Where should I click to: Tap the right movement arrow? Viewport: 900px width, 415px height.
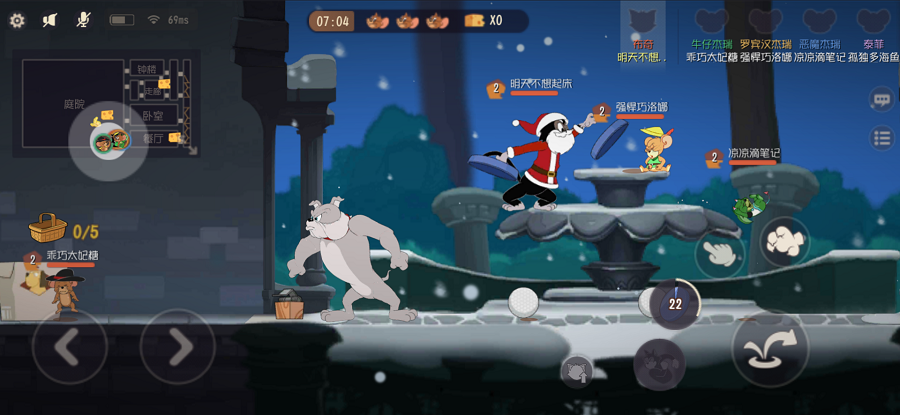click(177, 347)
